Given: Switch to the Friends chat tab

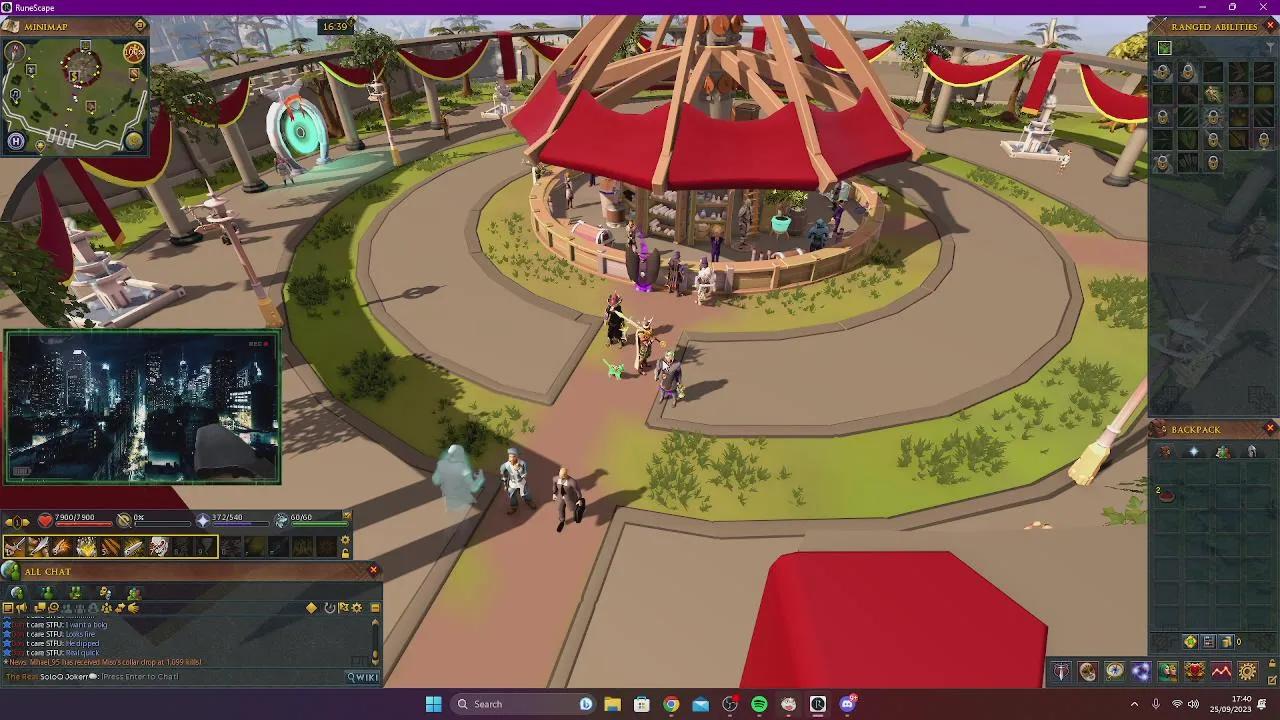Looking at the screenshot, I should (47, 592).
